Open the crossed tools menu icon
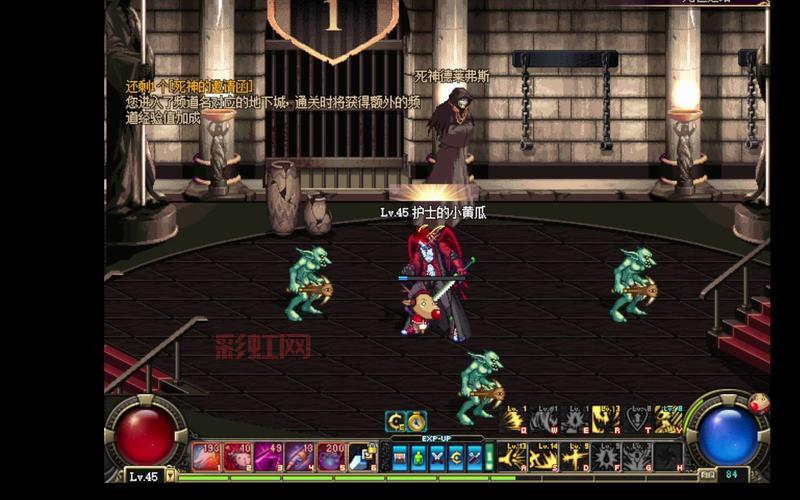The height and width of the screenshot is (500, 800). pyautogui.click(x=474, y=457)
